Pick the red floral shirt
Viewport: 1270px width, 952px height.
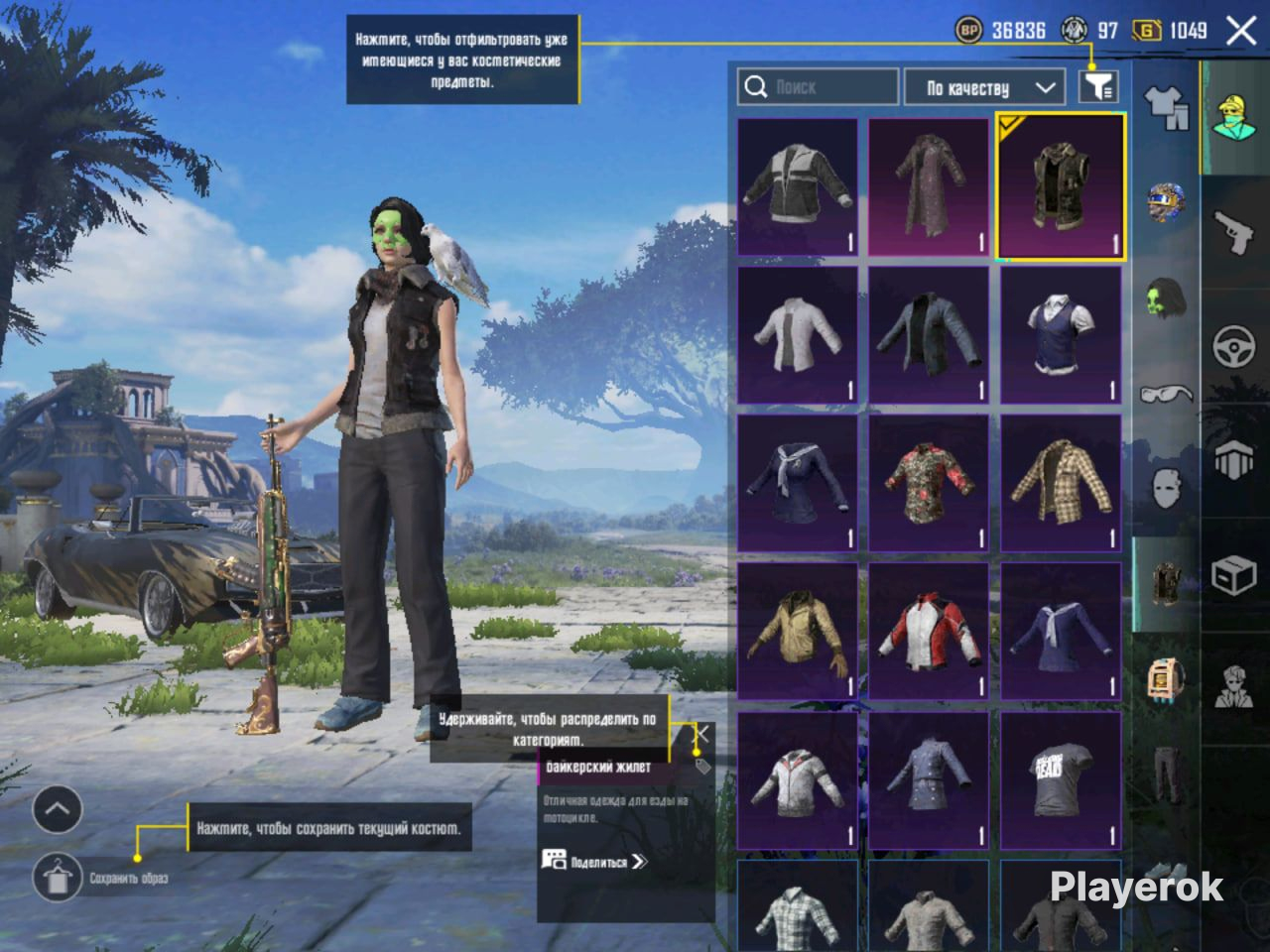(929, 483)
